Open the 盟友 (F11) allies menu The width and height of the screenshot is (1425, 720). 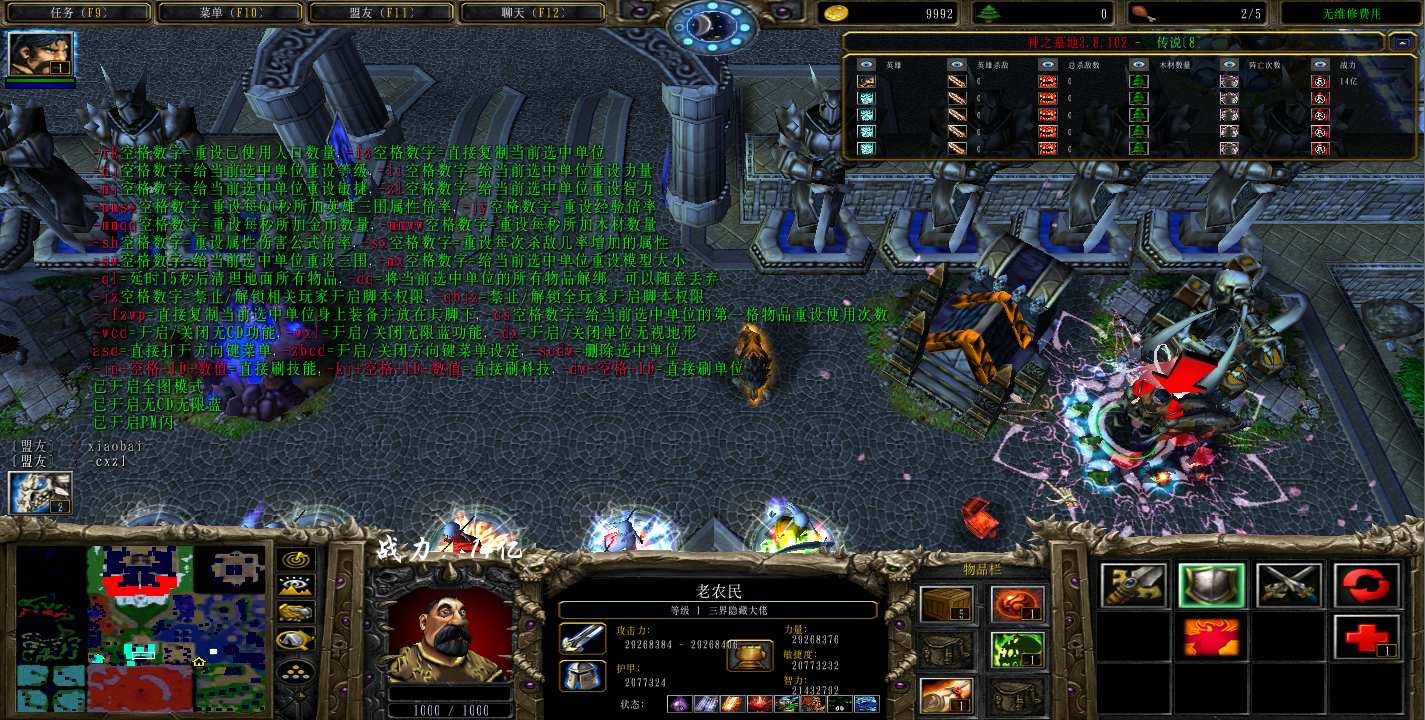point(382,13)
